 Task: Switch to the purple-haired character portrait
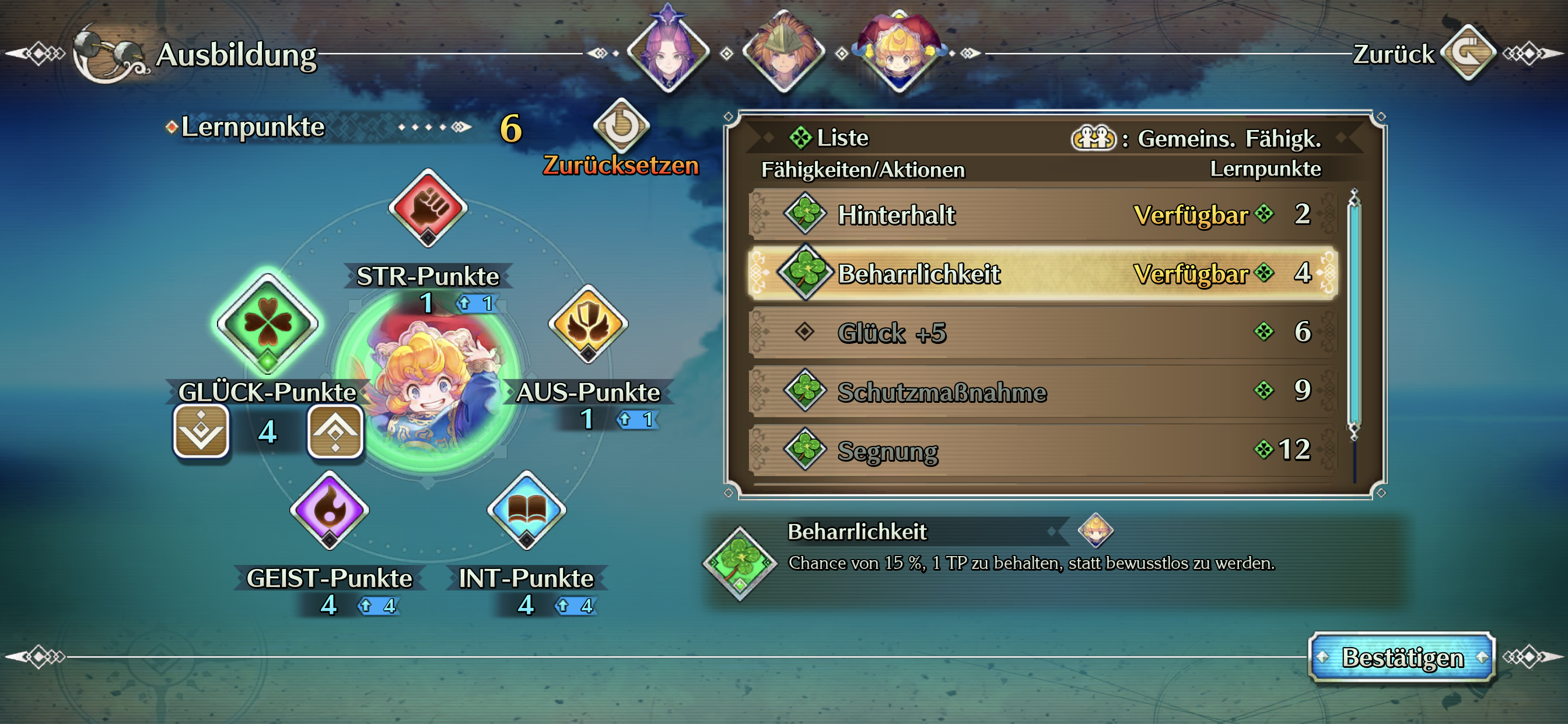coord(668,52)
